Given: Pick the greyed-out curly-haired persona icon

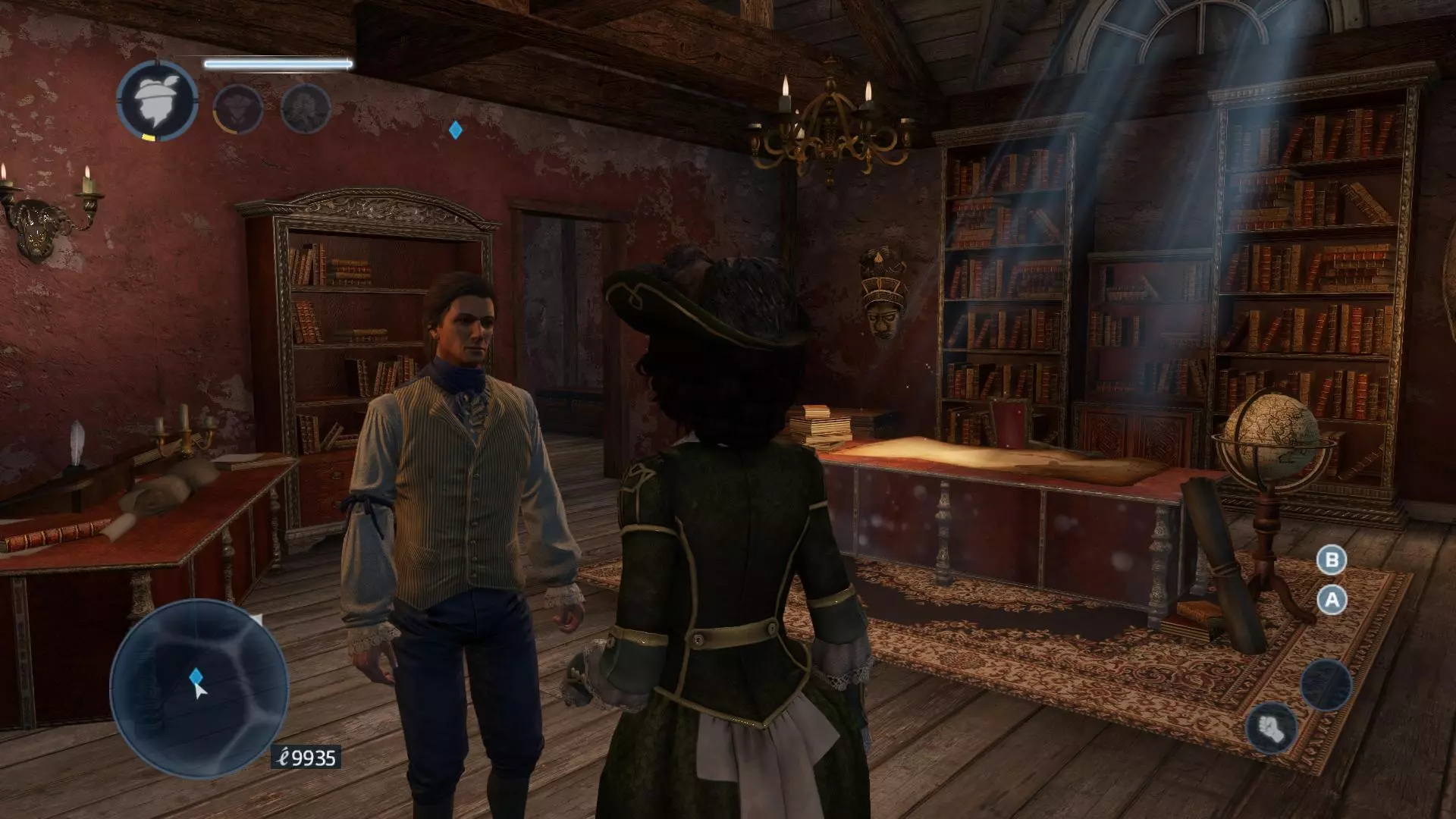Looking at the screenshot, I should (x=306, y=108).
